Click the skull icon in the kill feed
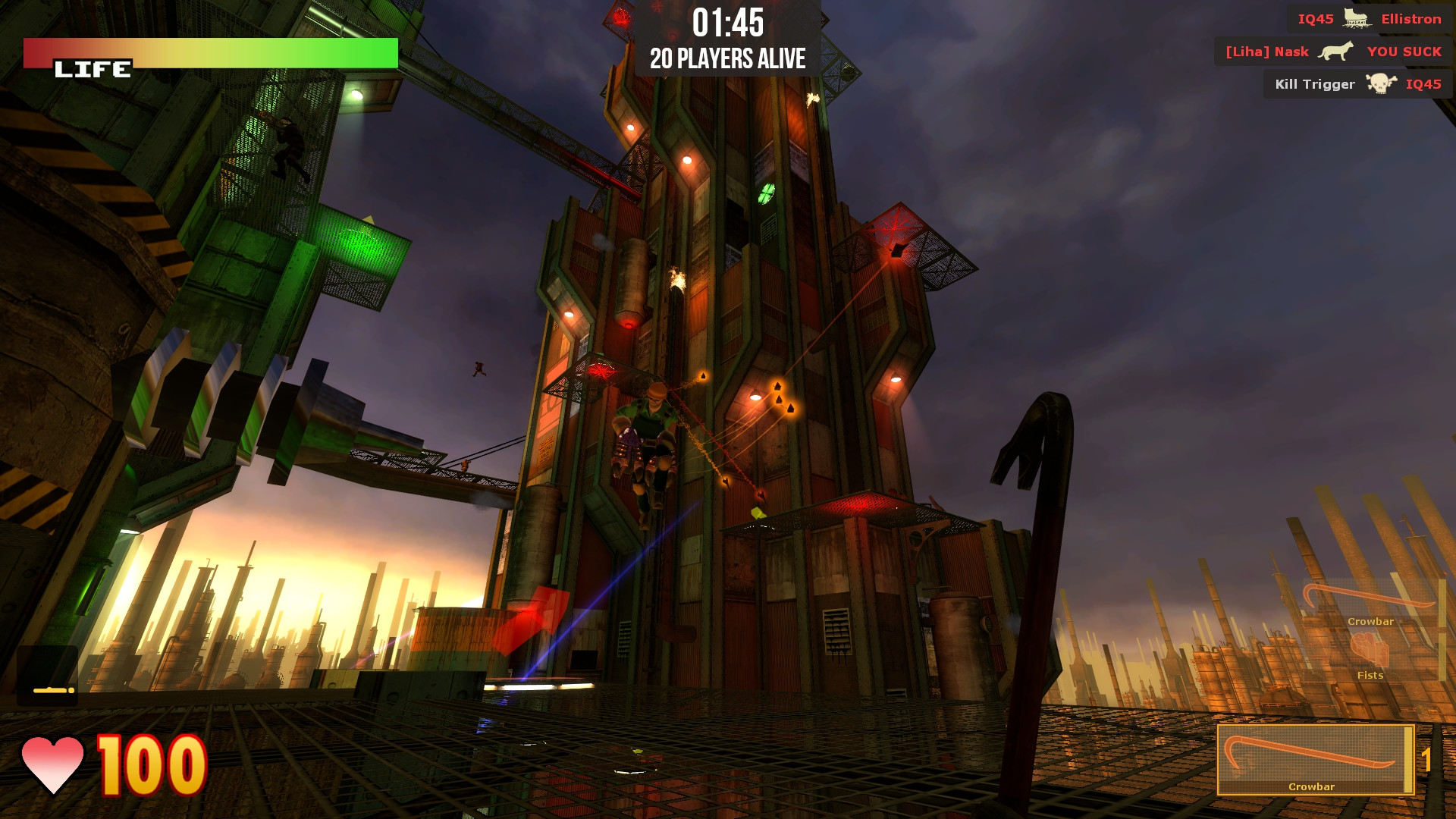The width and height of the screenshot is (1456, 819). click(x=1382, y=84)
